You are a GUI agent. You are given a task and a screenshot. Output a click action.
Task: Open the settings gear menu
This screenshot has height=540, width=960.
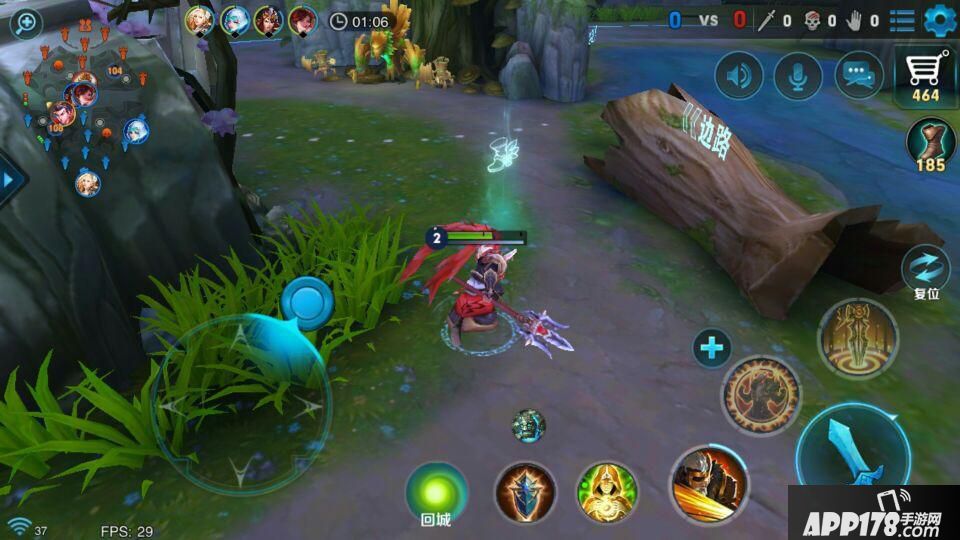940,19
